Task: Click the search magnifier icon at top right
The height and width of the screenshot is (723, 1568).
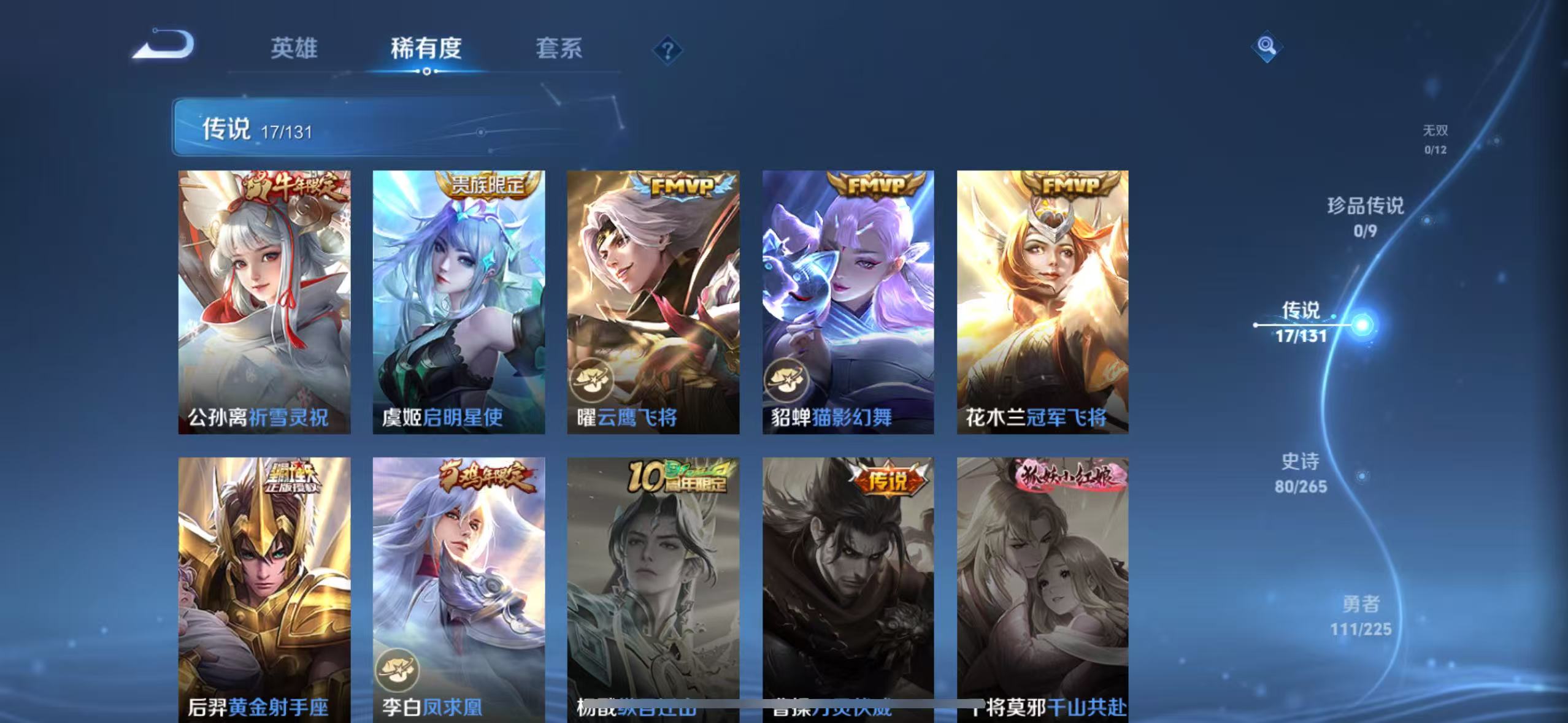Action: coord(1266,45)
